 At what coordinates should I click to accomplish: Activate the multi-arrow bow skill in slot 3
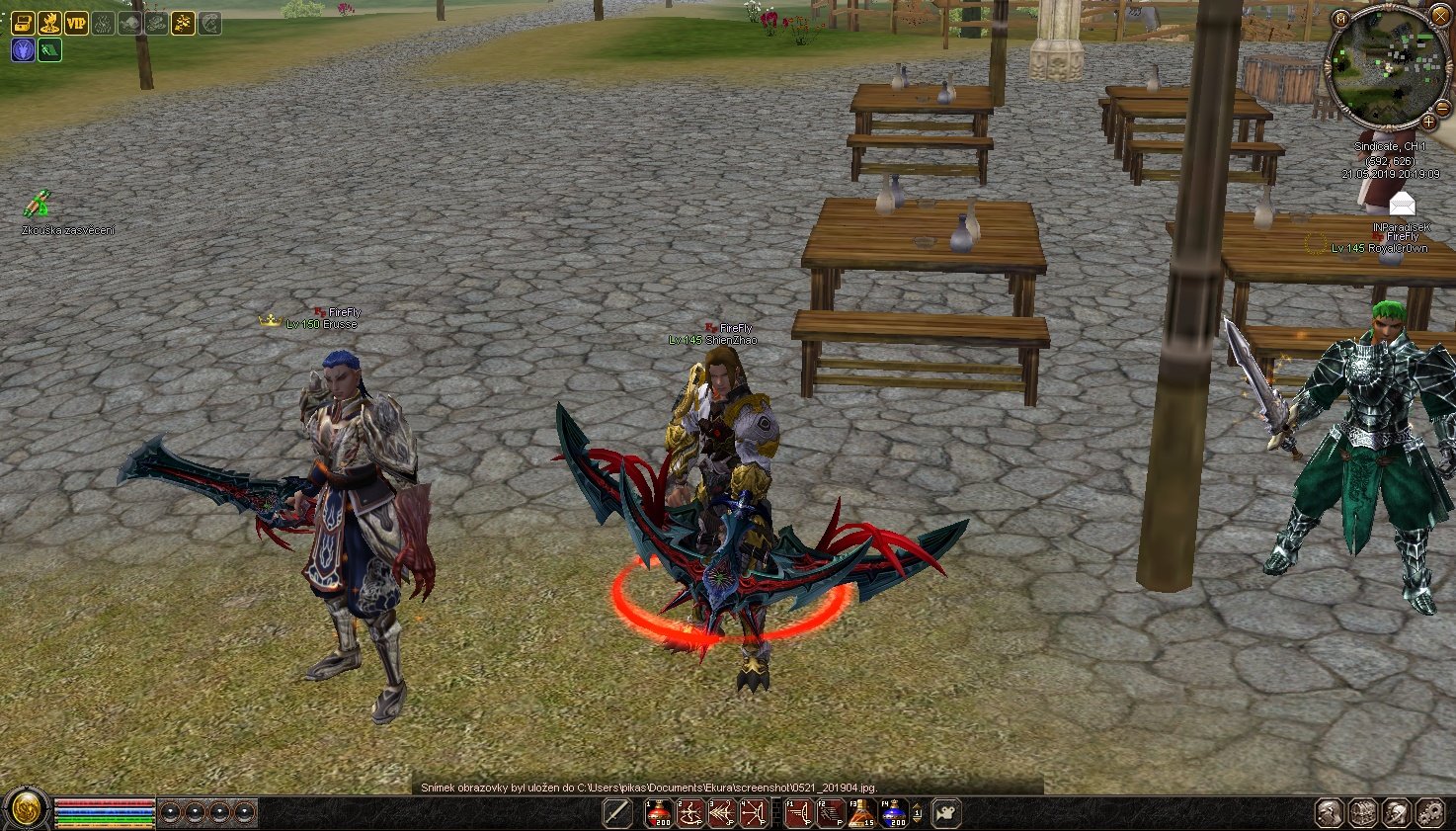(x=722, y=813)
